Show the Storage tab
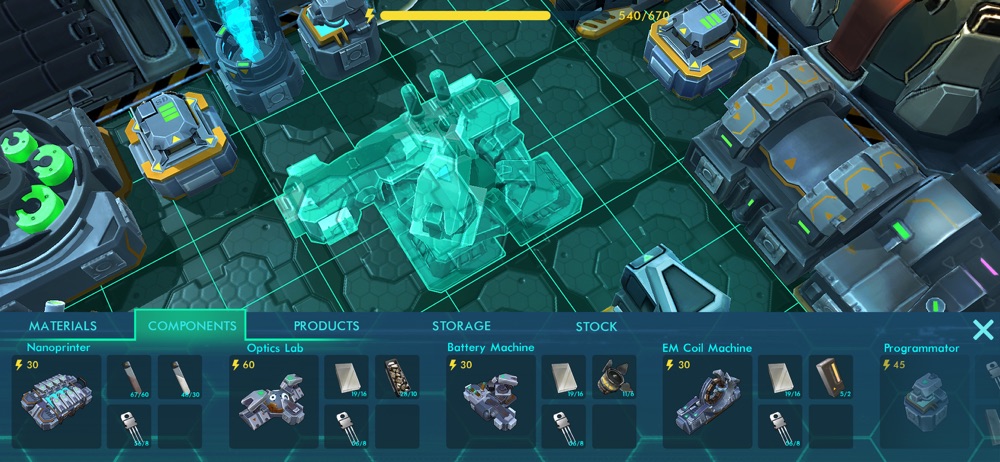Image resolution: width=1000 pixels, height=462 pixels. [x=461, y=326]
